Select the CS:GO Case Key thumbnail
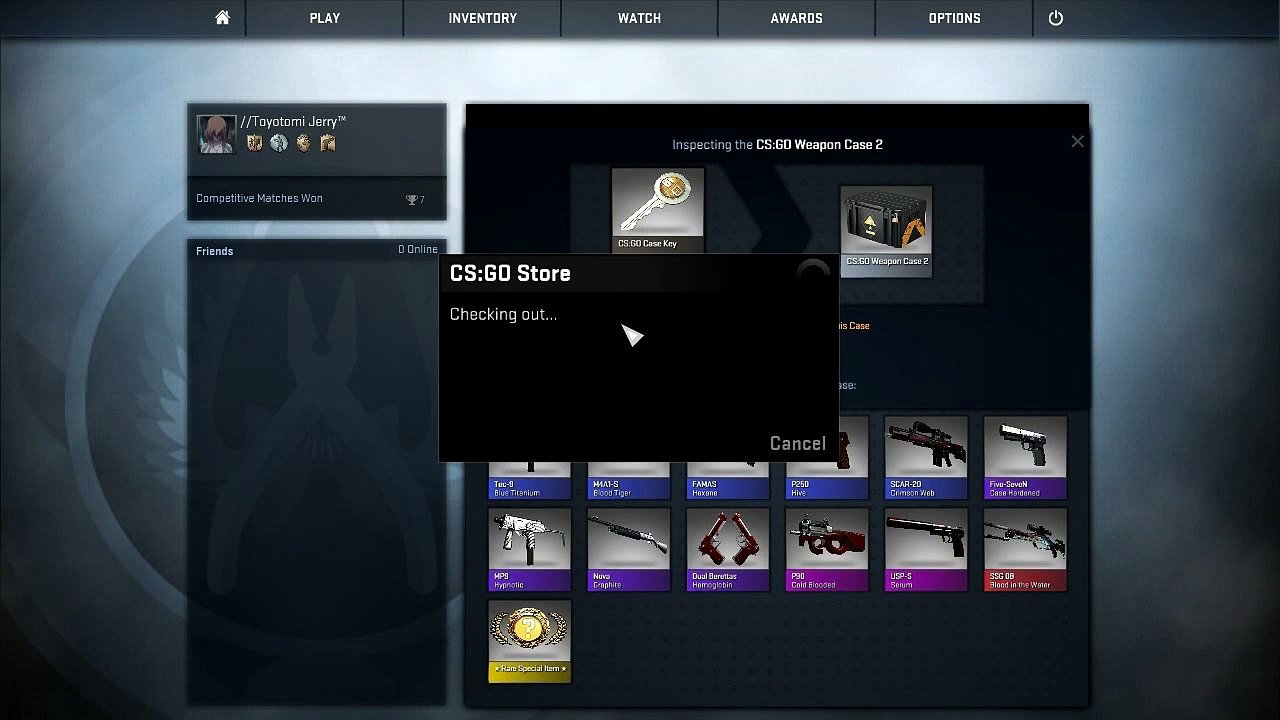The height and width of the screenshot is (720, 1280). click(658, 208)
